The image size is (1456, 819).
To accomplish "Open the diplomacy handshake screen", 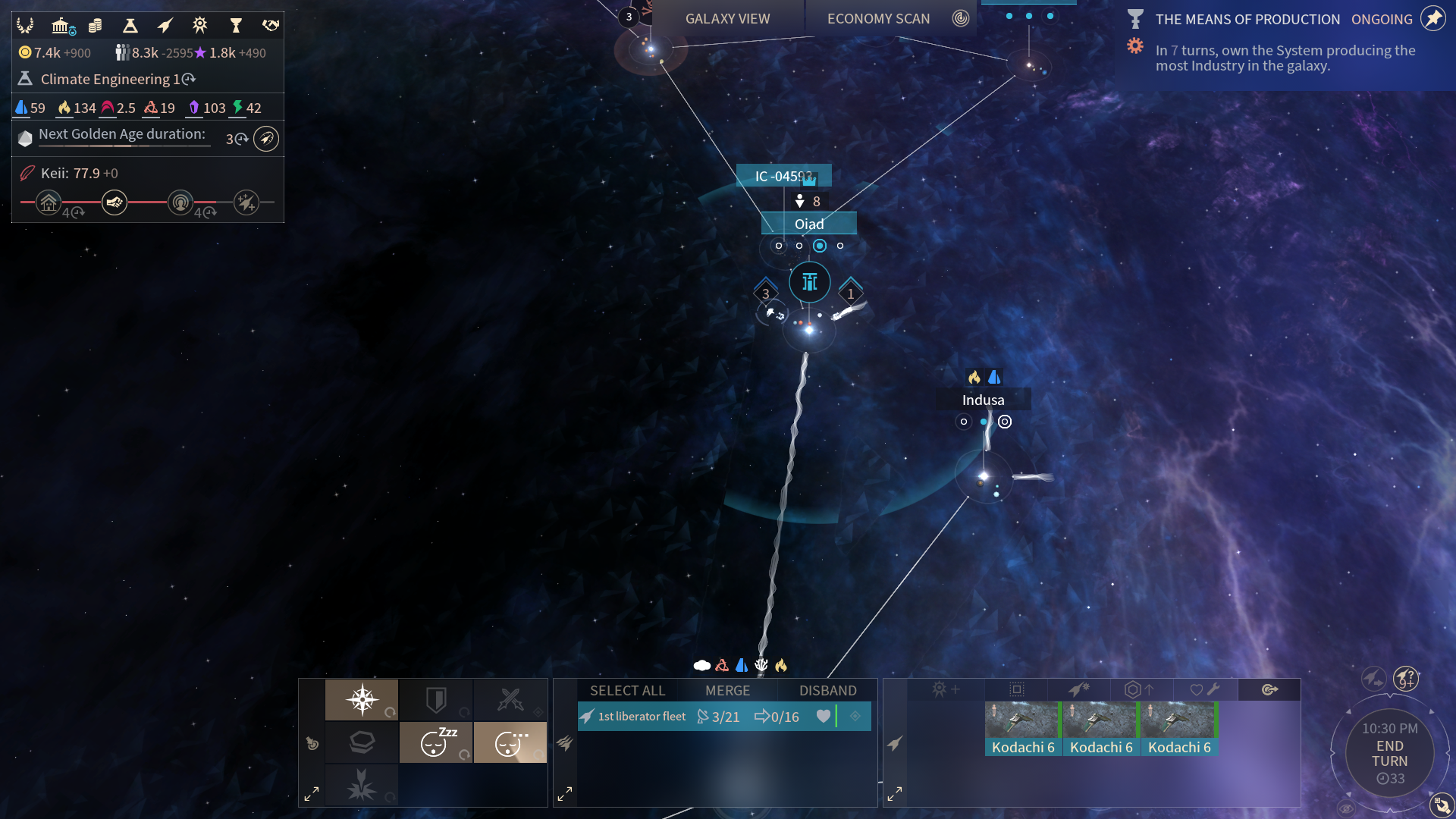I will click(x=271, y=26).
